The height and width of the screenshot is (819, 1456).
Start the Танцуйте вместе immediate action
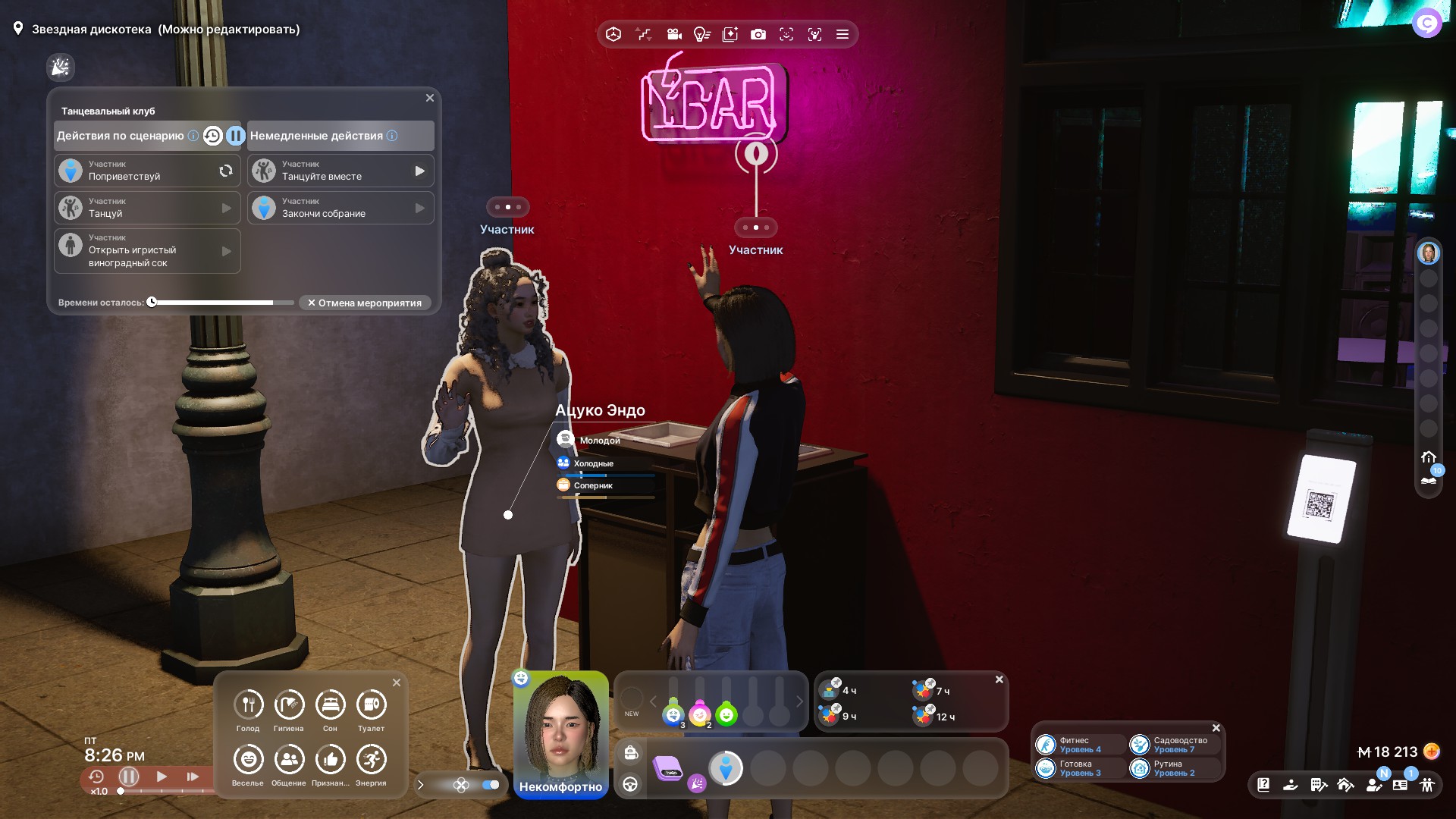340,171
